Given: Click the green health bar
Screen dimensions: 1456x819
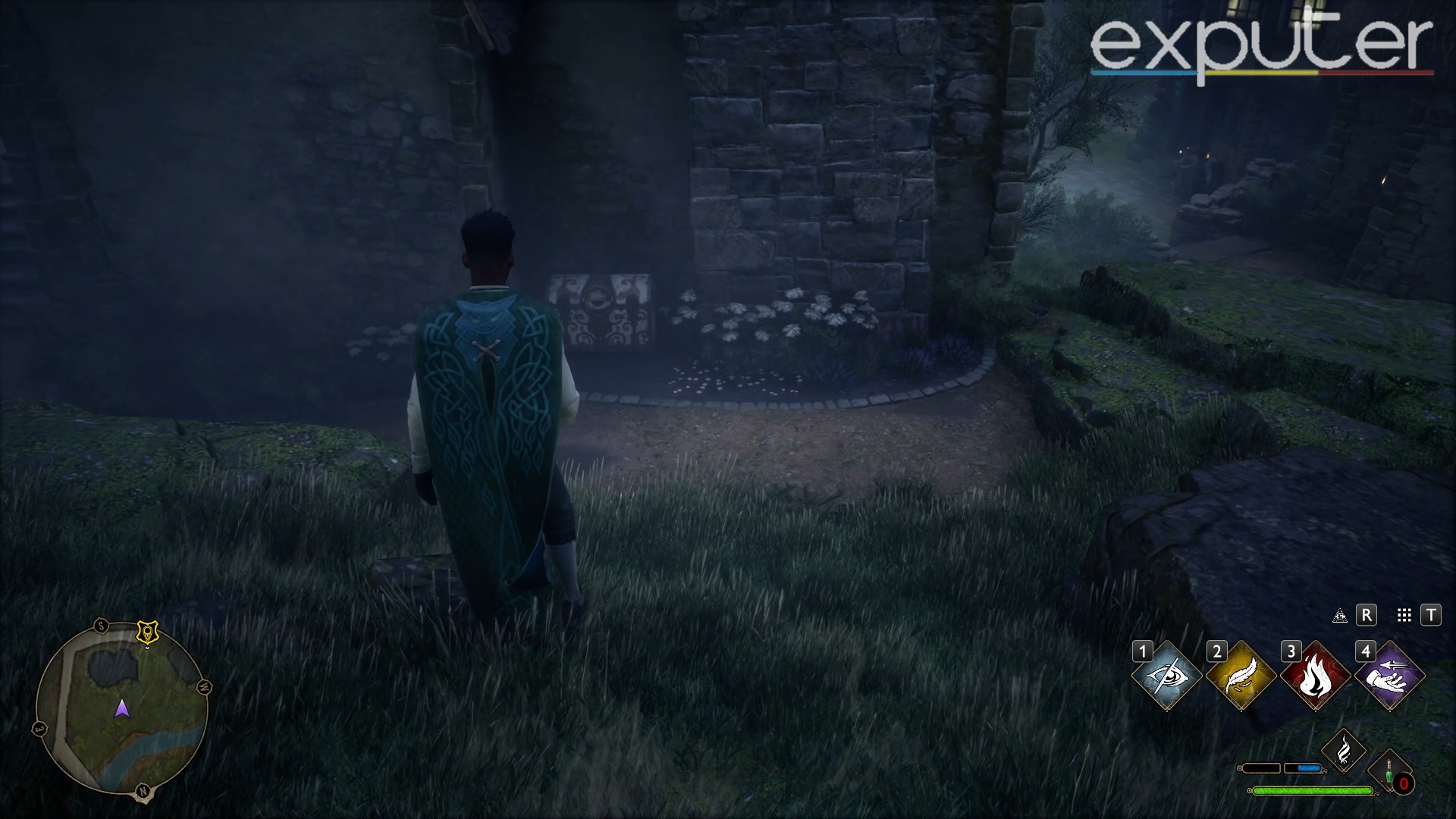Looking at the screenshot, I should (x=1312, y=790).
